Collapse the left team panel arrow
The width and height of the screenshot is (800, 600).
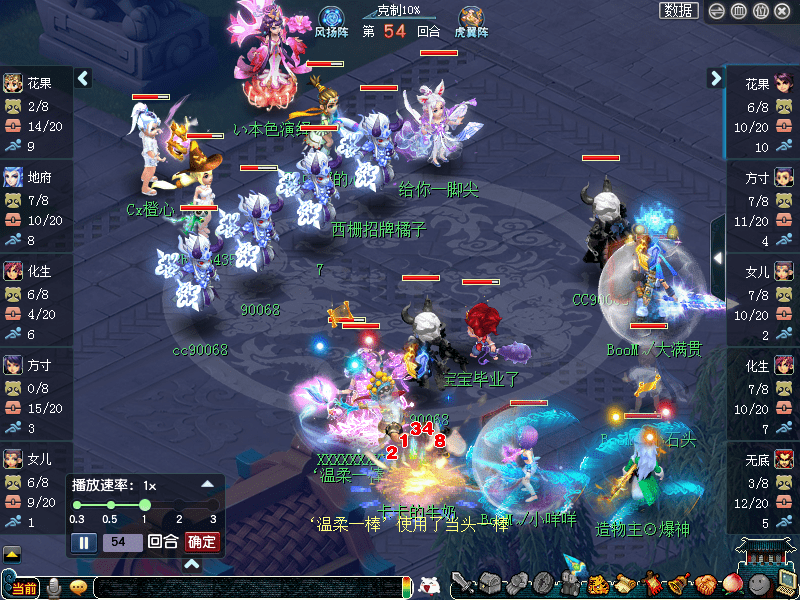tap(83, 78)
